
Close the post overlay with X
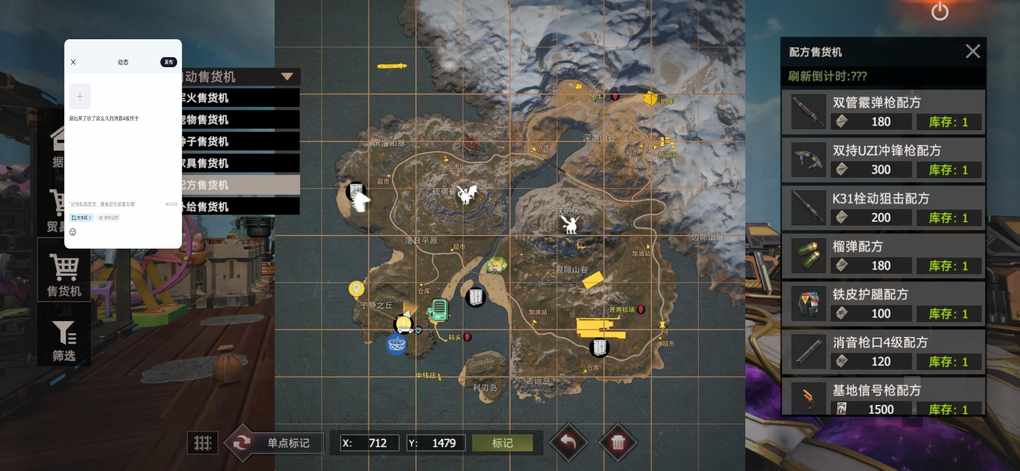coord(73,62)
